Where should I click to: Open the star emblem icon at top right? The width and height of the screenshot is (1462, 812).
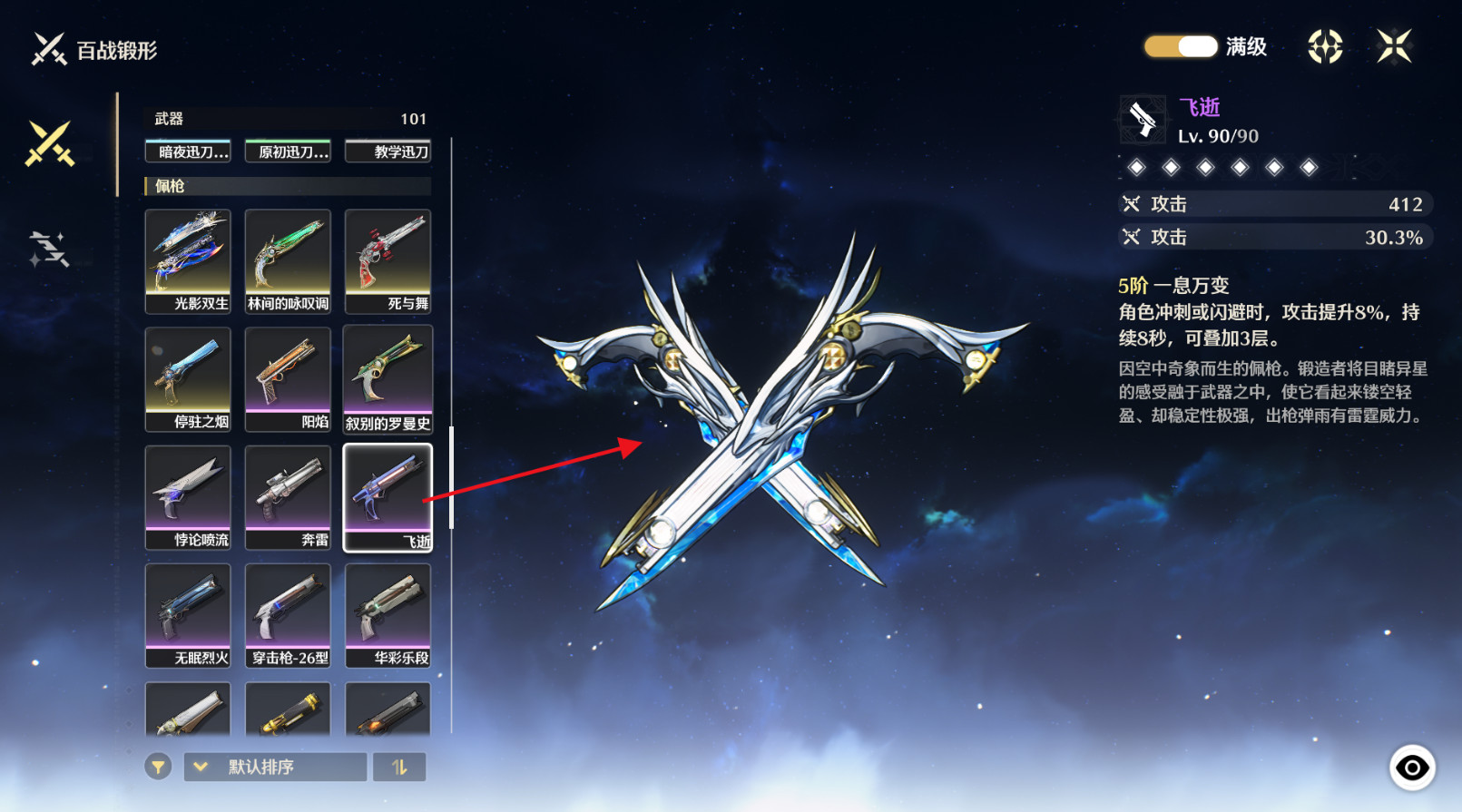[1323, 46]
